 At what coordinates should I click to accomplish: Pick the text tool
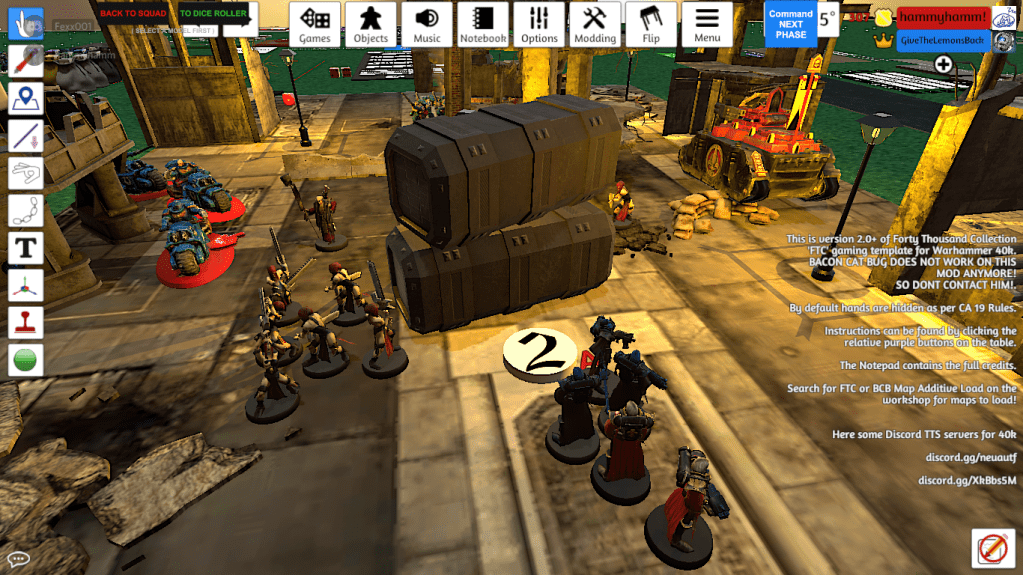click(x=25, y=247)
